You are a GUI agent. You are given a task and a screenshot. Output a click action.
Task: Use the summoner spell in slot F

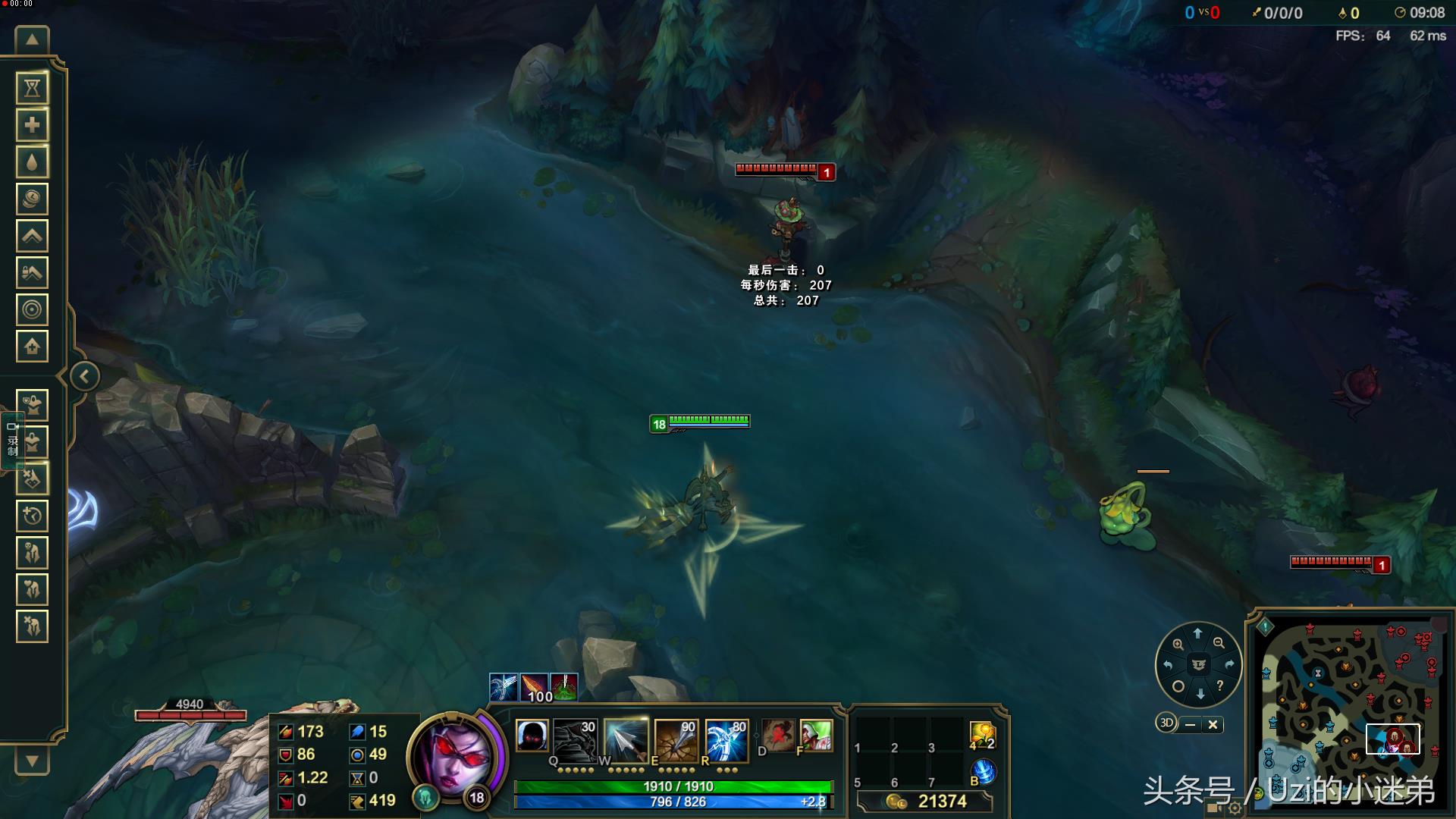tap(816, 735)
